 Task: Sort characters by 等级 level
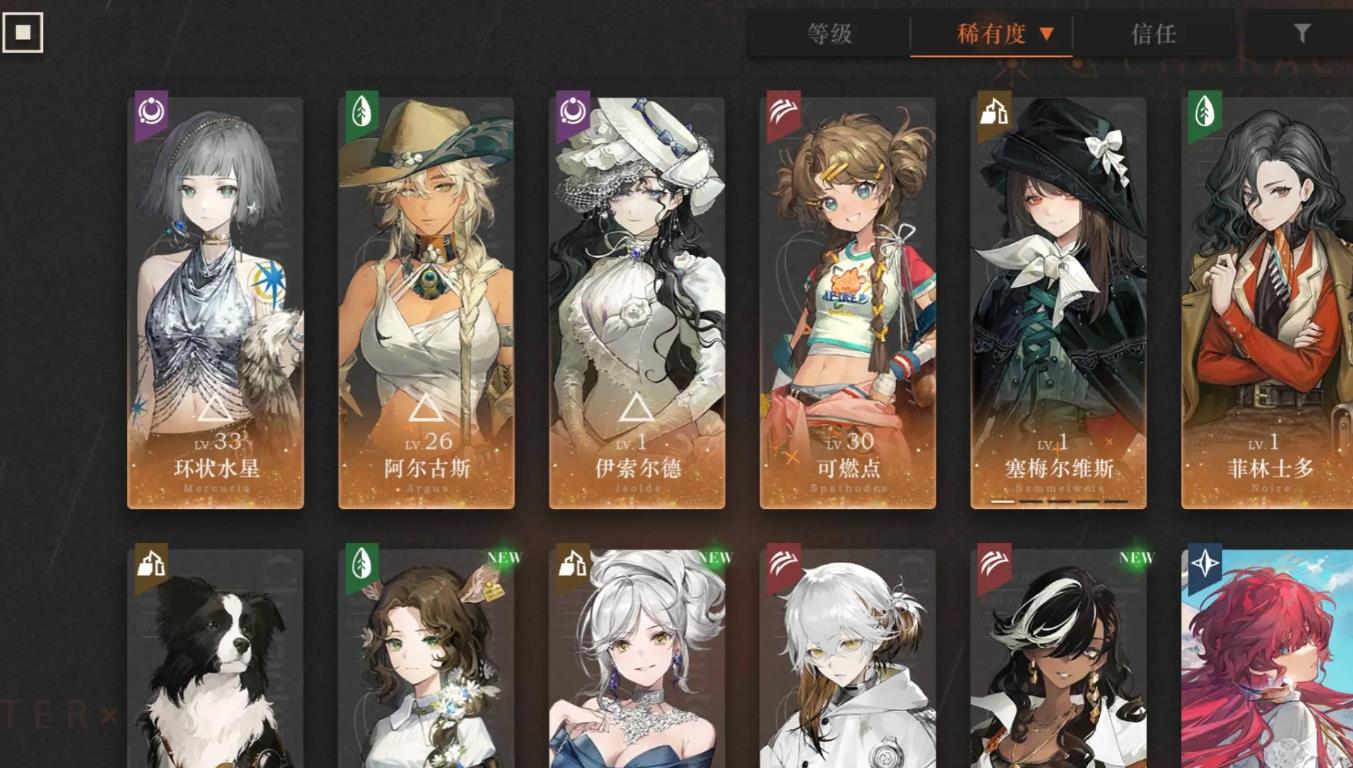(x=829, y=34)
